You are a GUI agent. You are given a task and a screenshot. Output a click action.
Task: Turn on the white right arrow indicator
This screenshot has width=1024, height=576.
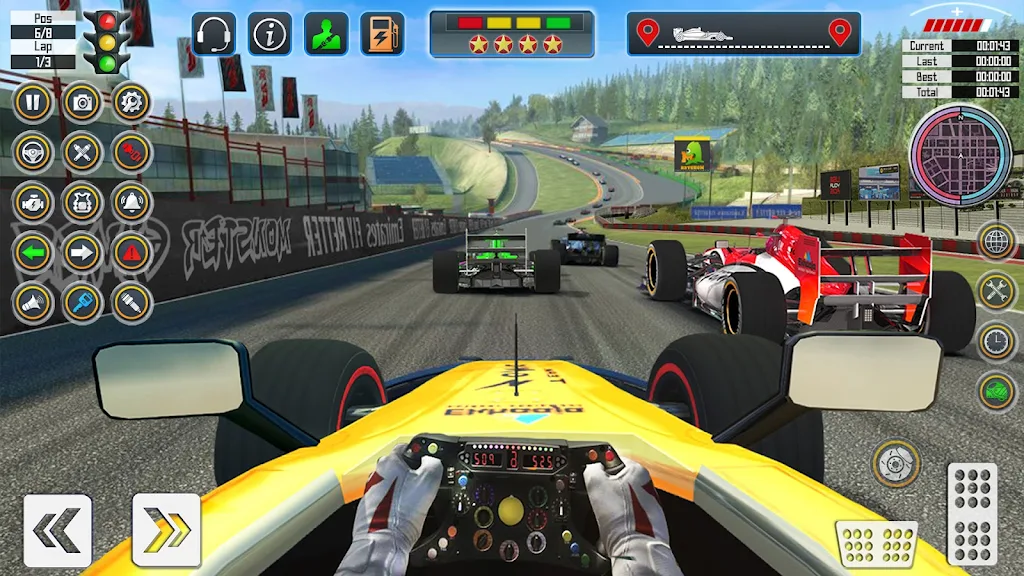point(82,252)
